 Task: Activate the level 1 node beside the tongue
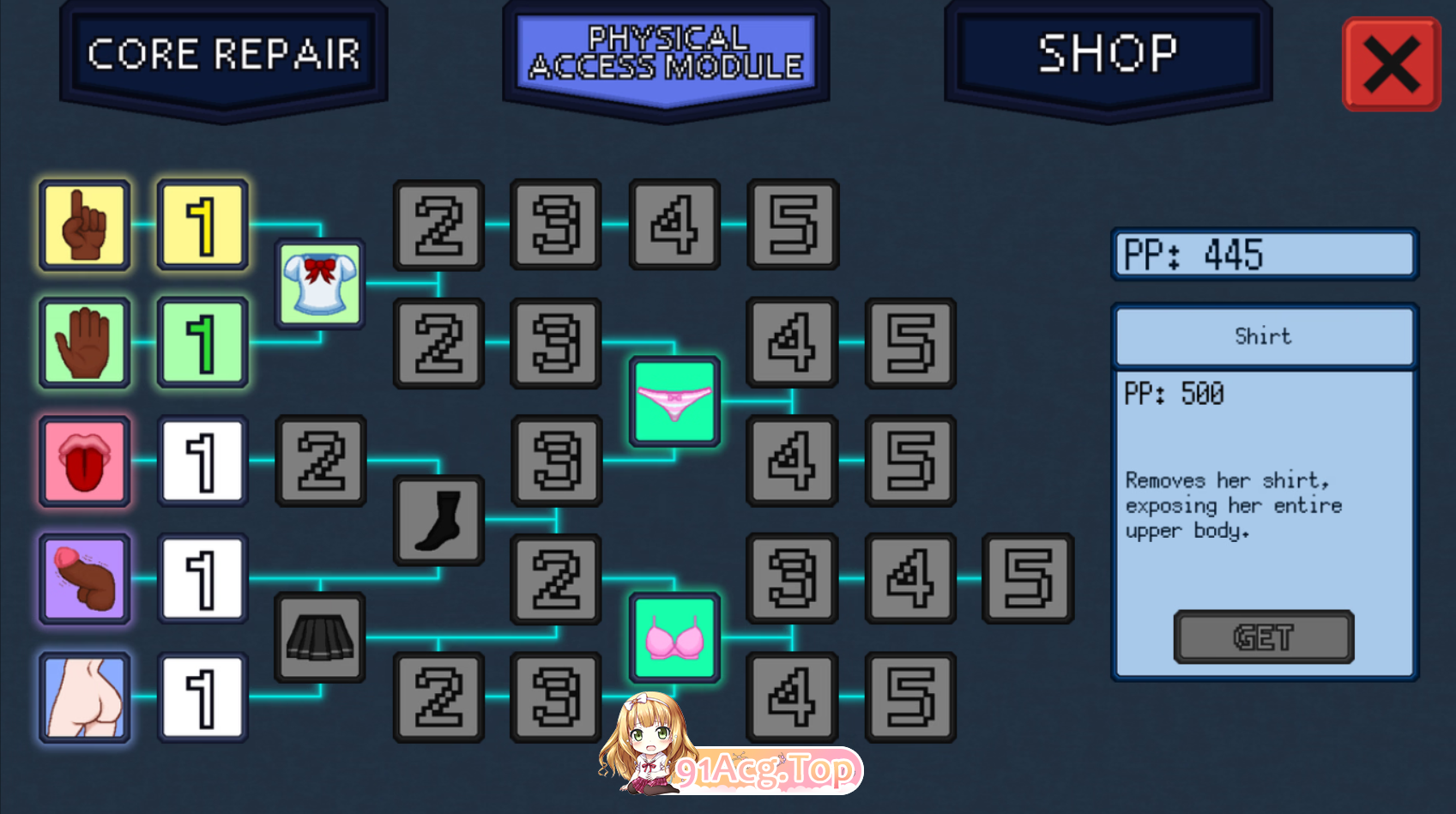pos(200,461)
